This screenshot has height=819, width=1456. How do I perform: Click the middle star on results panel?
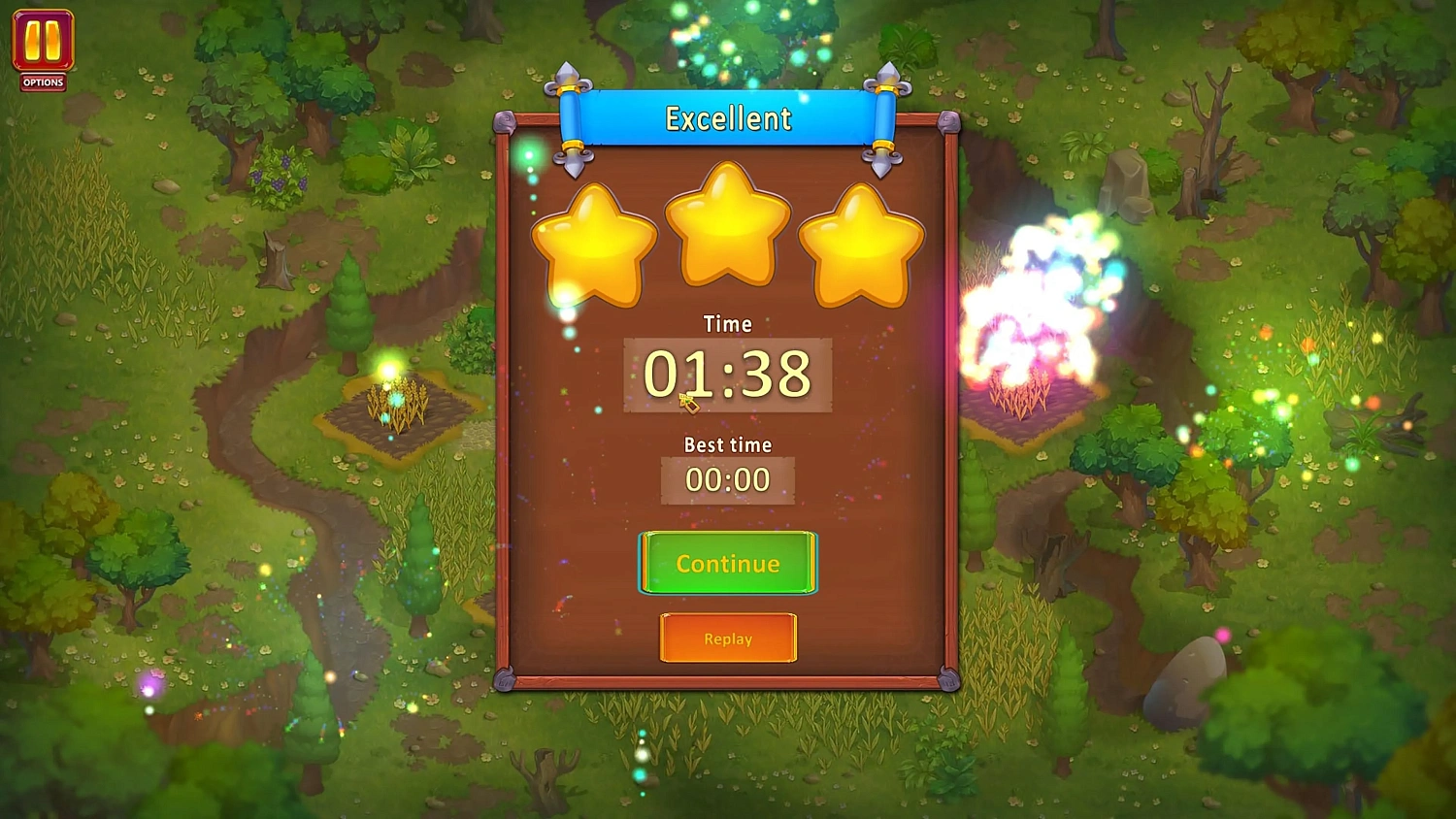click(727, 228)
